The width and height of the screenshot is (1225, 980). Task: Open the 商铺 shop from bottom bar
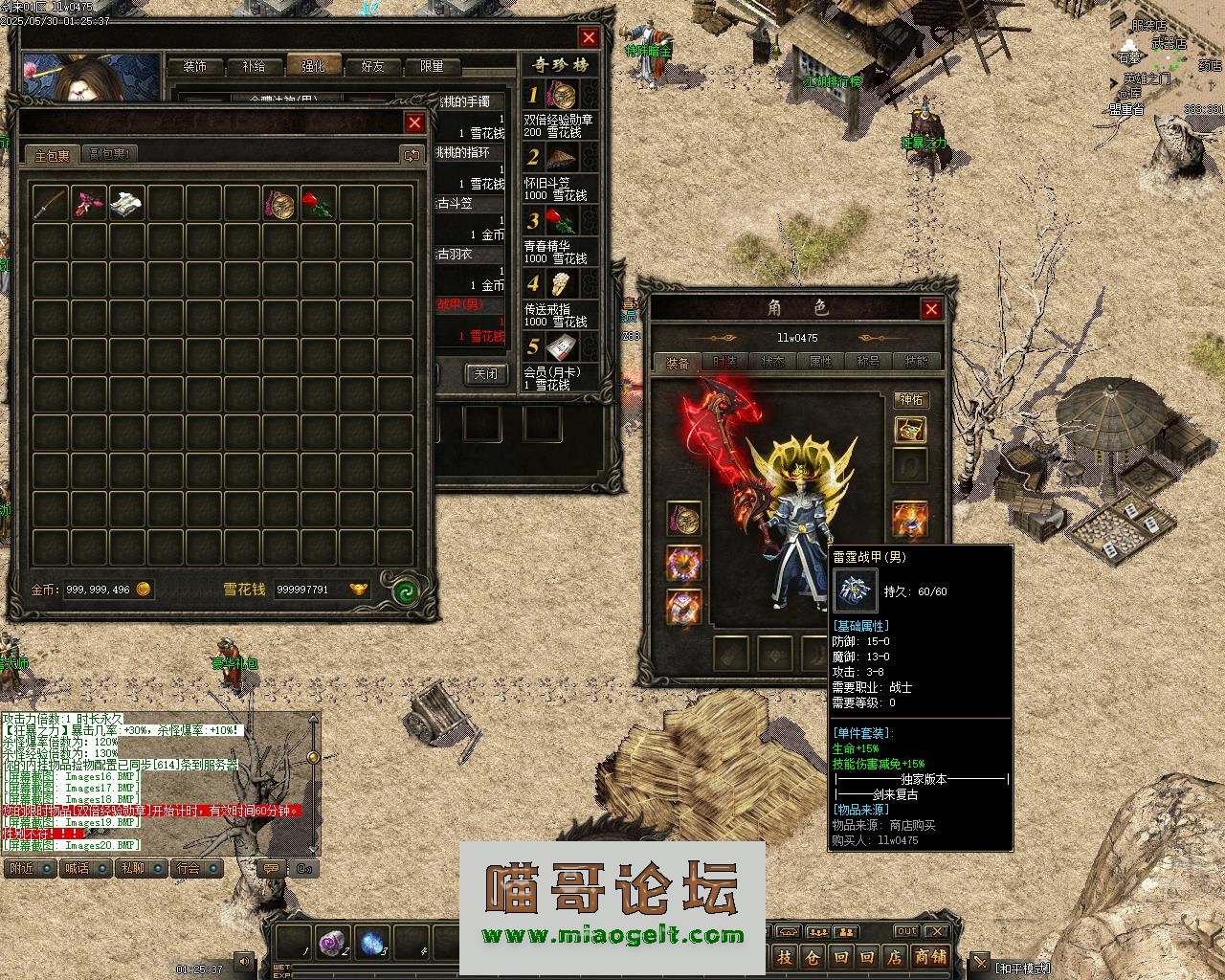[x=929, y=956]
